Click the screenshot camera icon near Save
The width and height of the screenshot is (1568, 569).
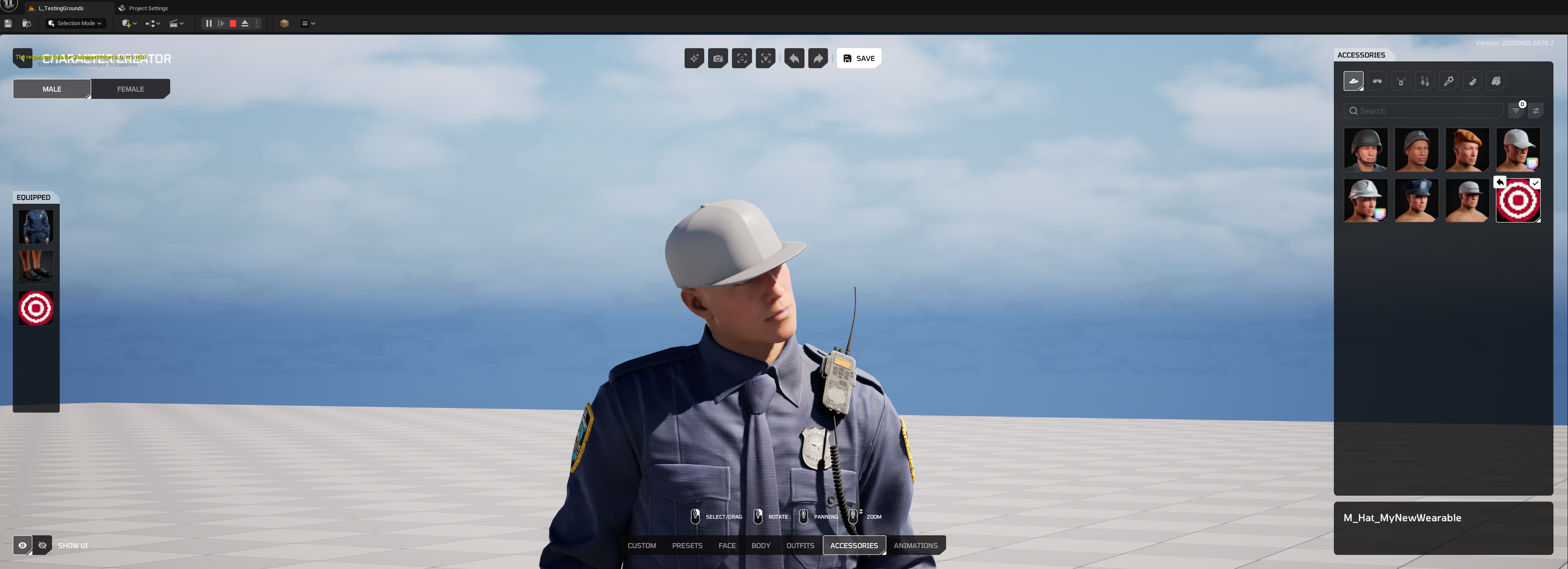click(x=717, y=58)
